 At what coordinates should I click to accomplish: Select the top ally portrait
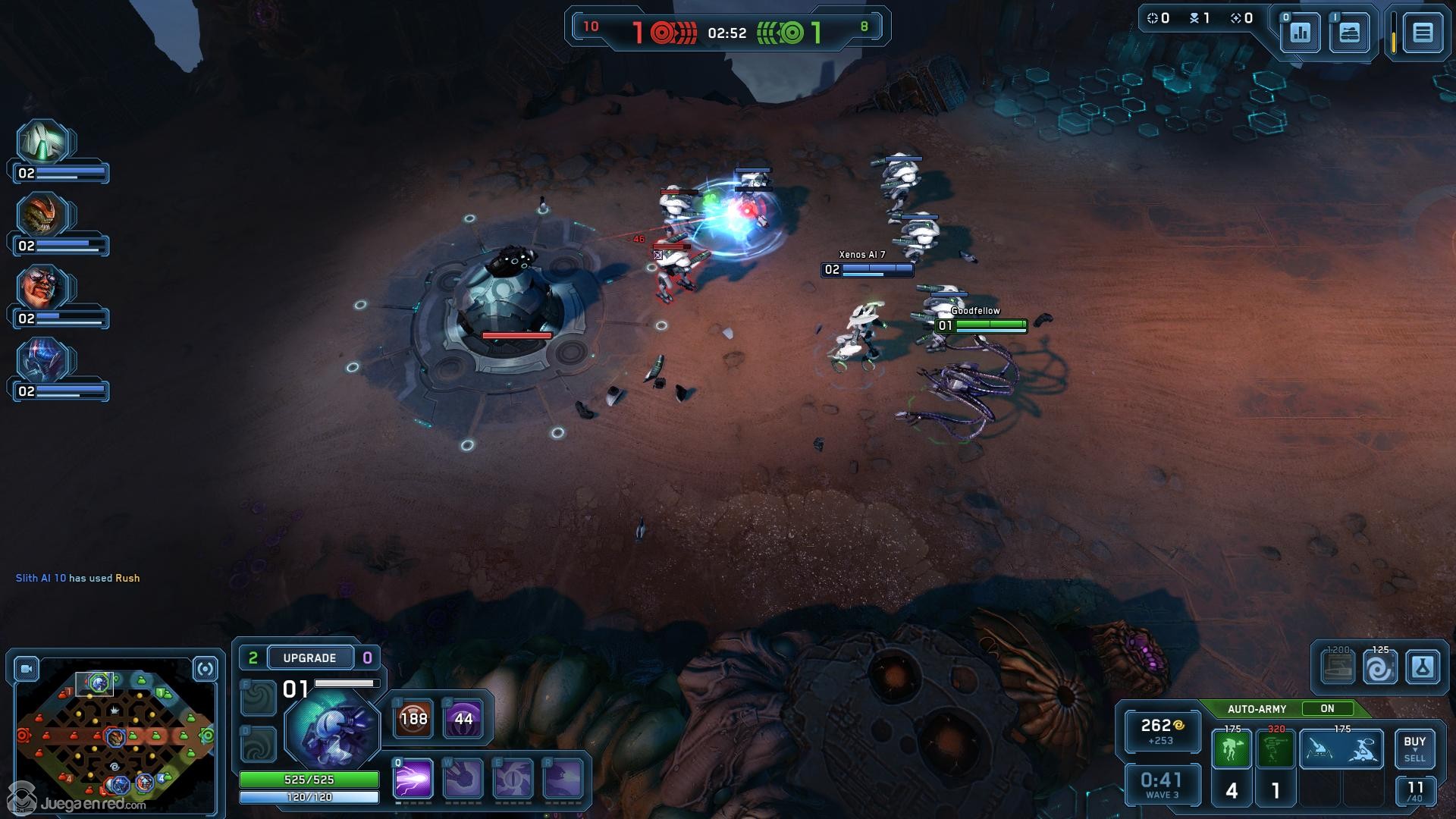(44, 142)
